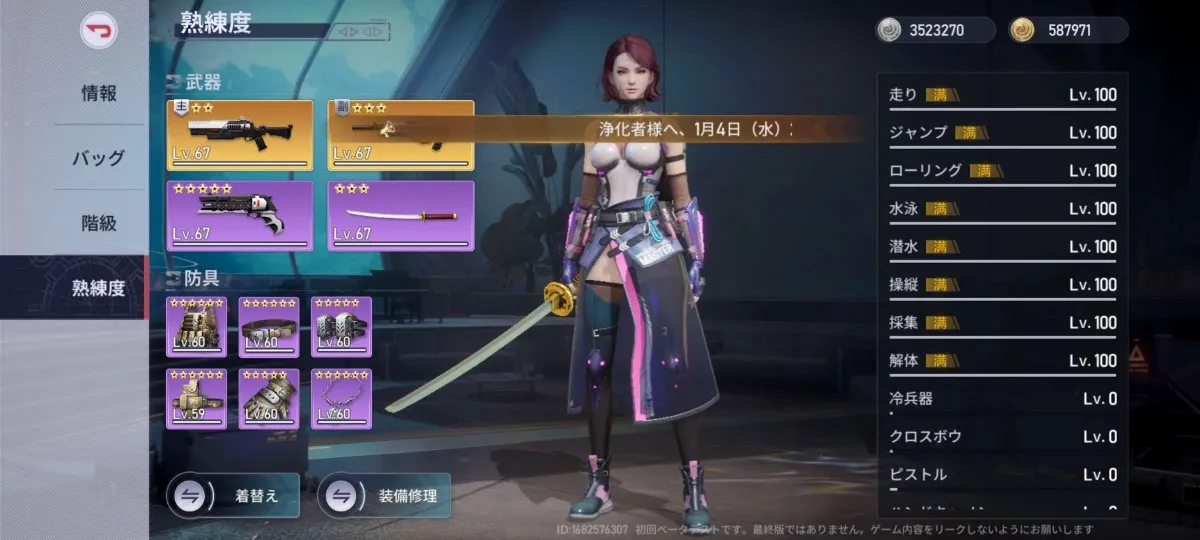The height and width of the screenshot is (540, 1200).
Task: Select the tactical vest armor slot
Action: 196,327
